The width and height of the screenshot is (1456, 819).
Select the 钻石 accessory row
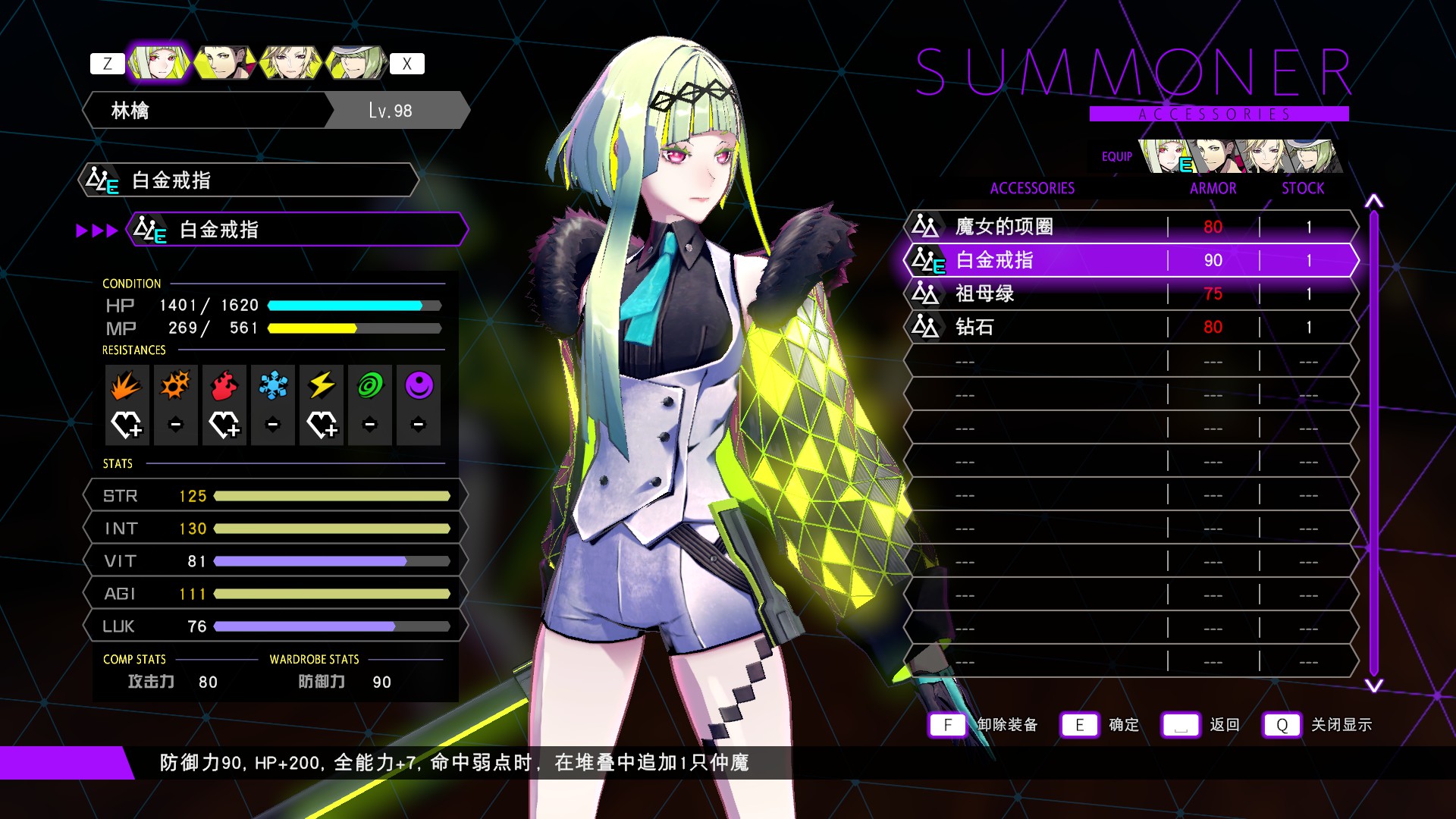tap(1130, 327)
